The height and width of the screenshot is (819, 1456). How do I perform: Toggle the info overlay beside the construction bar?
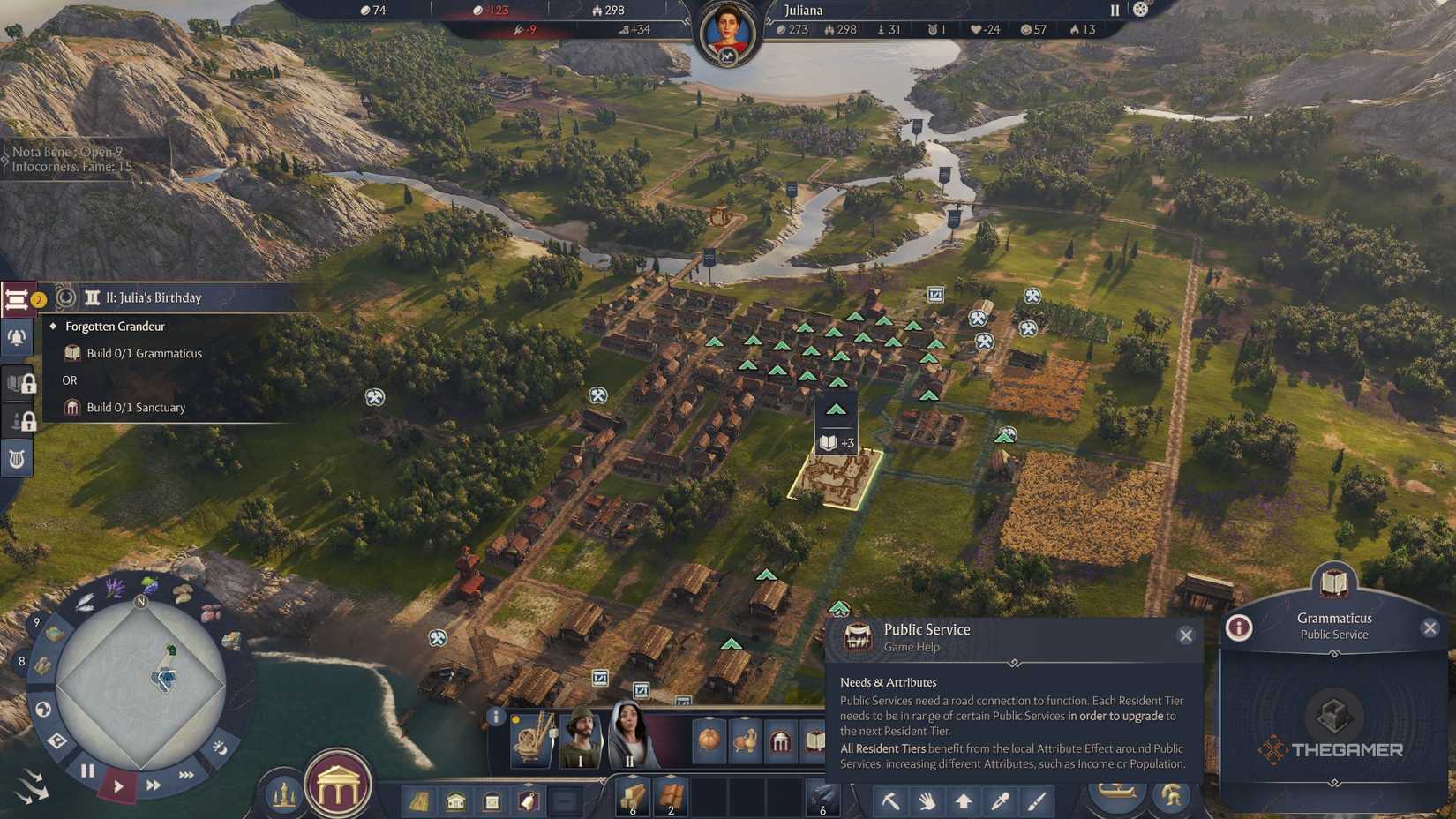[495, 716]
